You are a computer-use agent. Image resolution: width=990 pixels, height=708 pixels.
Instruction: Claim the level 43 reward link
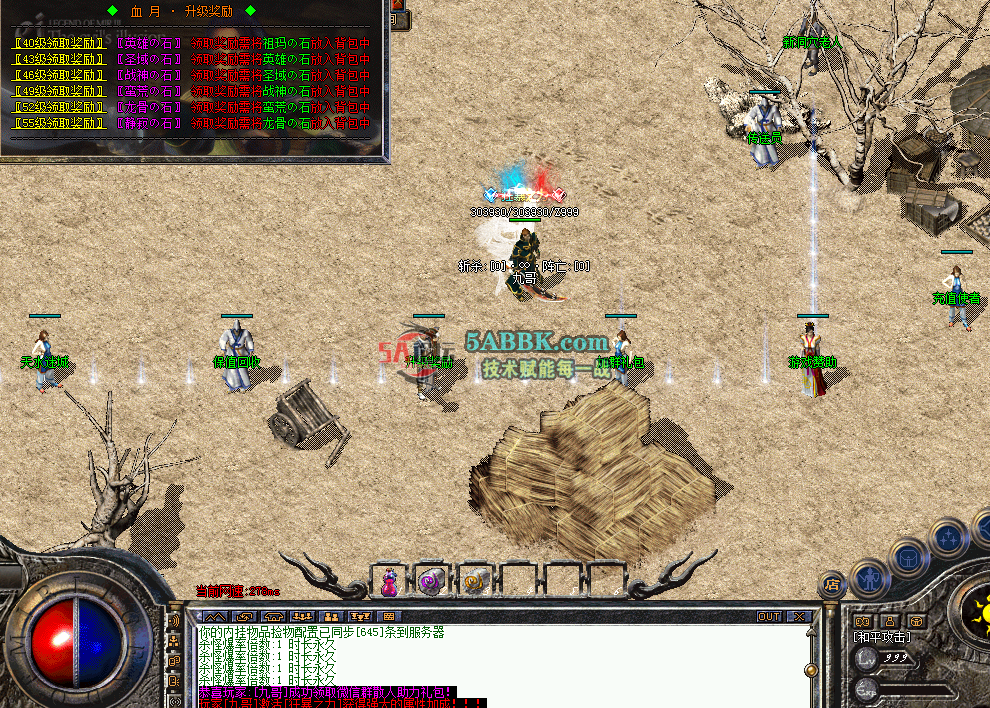coord(58,60)
